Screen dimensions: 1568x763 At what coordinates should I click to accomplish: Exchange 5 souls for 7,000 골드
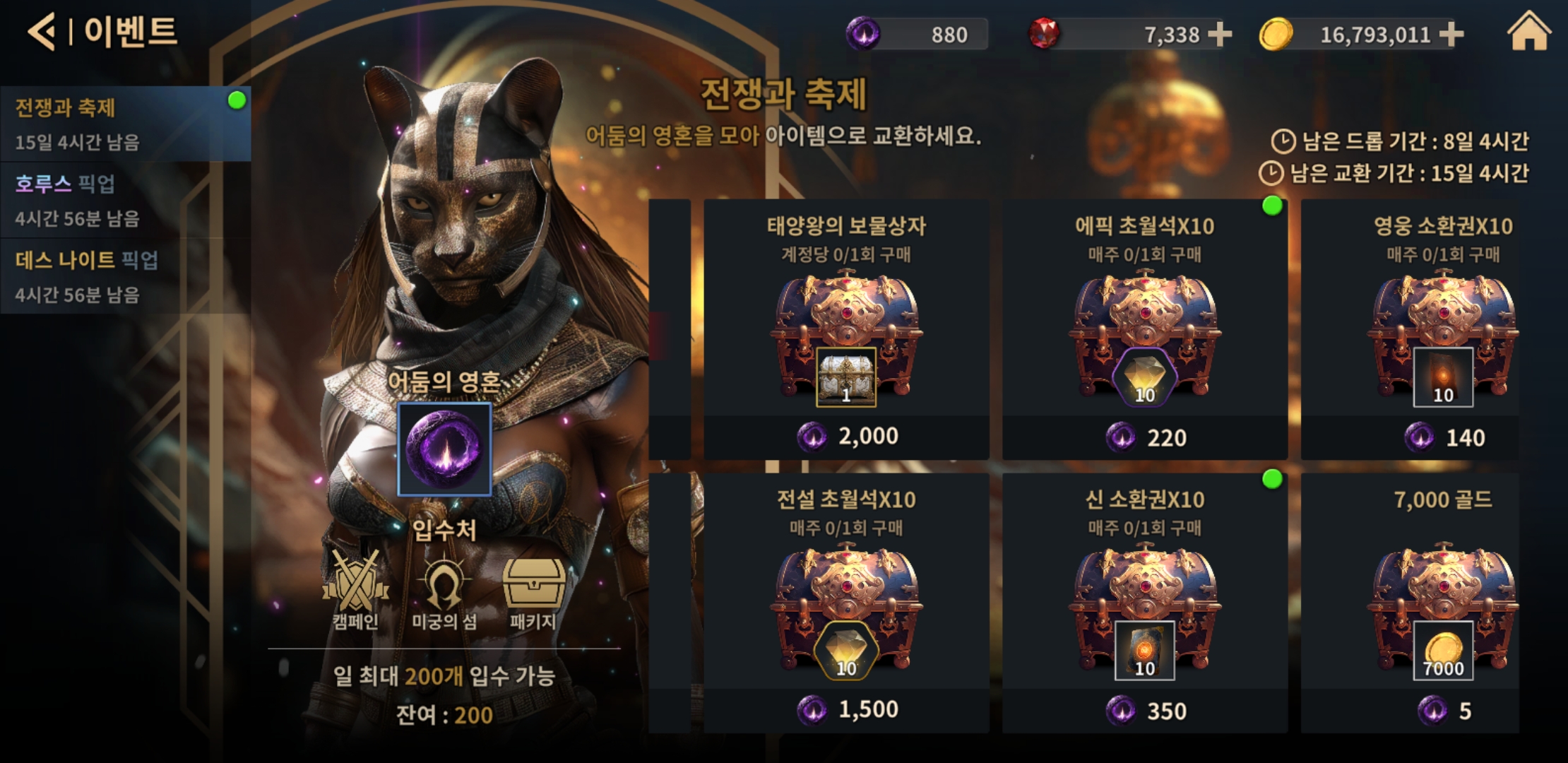(x=1444, y=711)
